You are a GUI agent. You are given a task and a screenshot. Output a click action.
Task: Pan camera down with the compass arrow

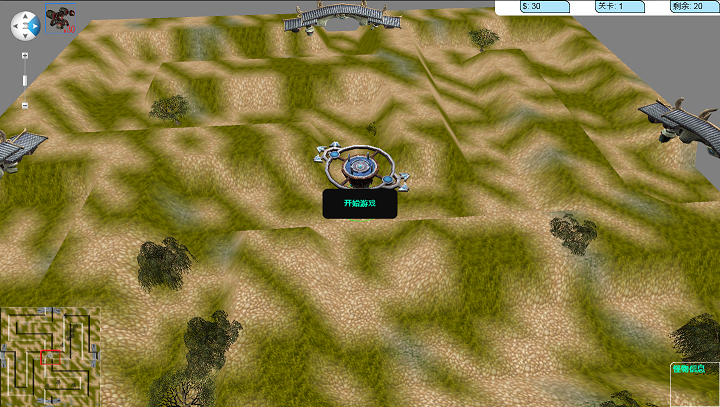pos(25,35)
